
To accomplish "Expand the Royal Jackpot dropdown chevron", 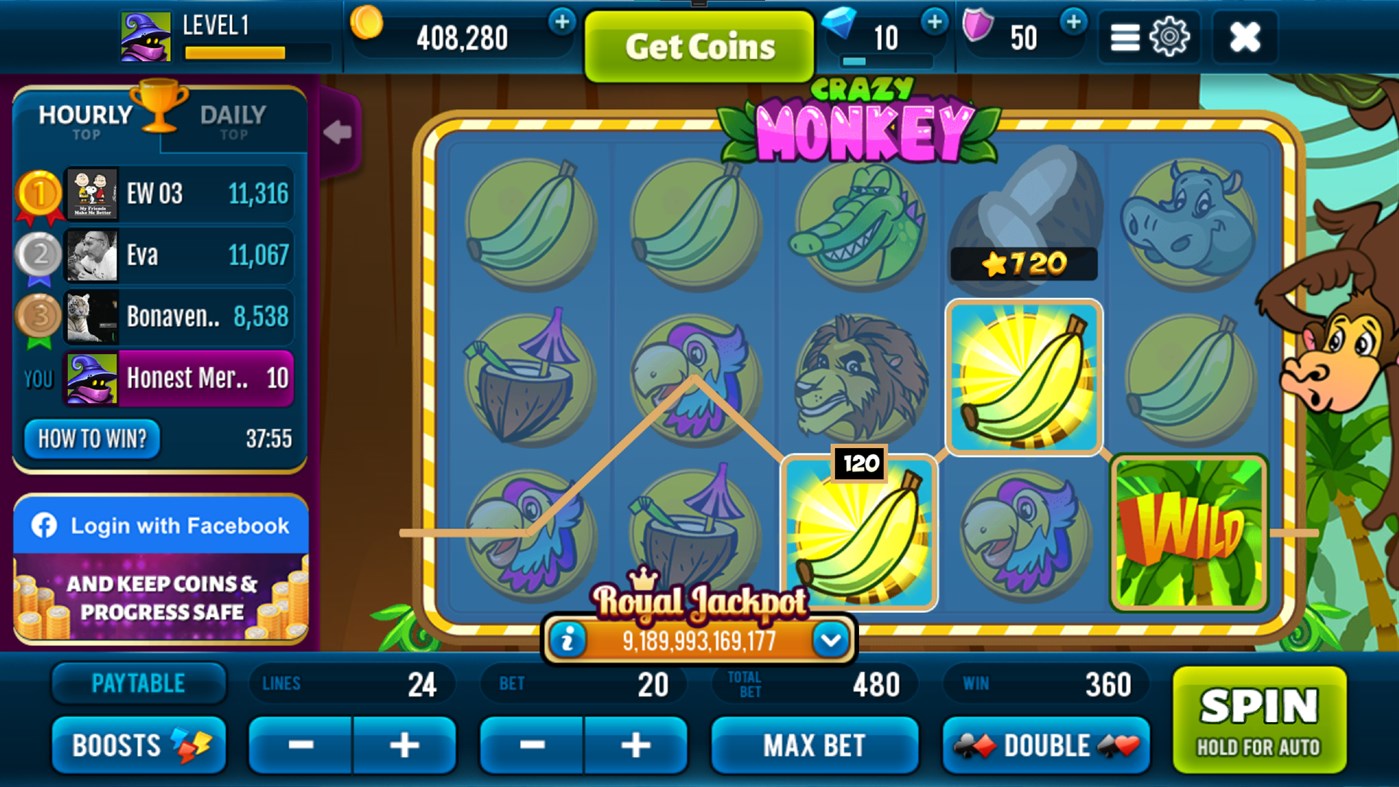I will pyautogui.click(x=828, y=639).
